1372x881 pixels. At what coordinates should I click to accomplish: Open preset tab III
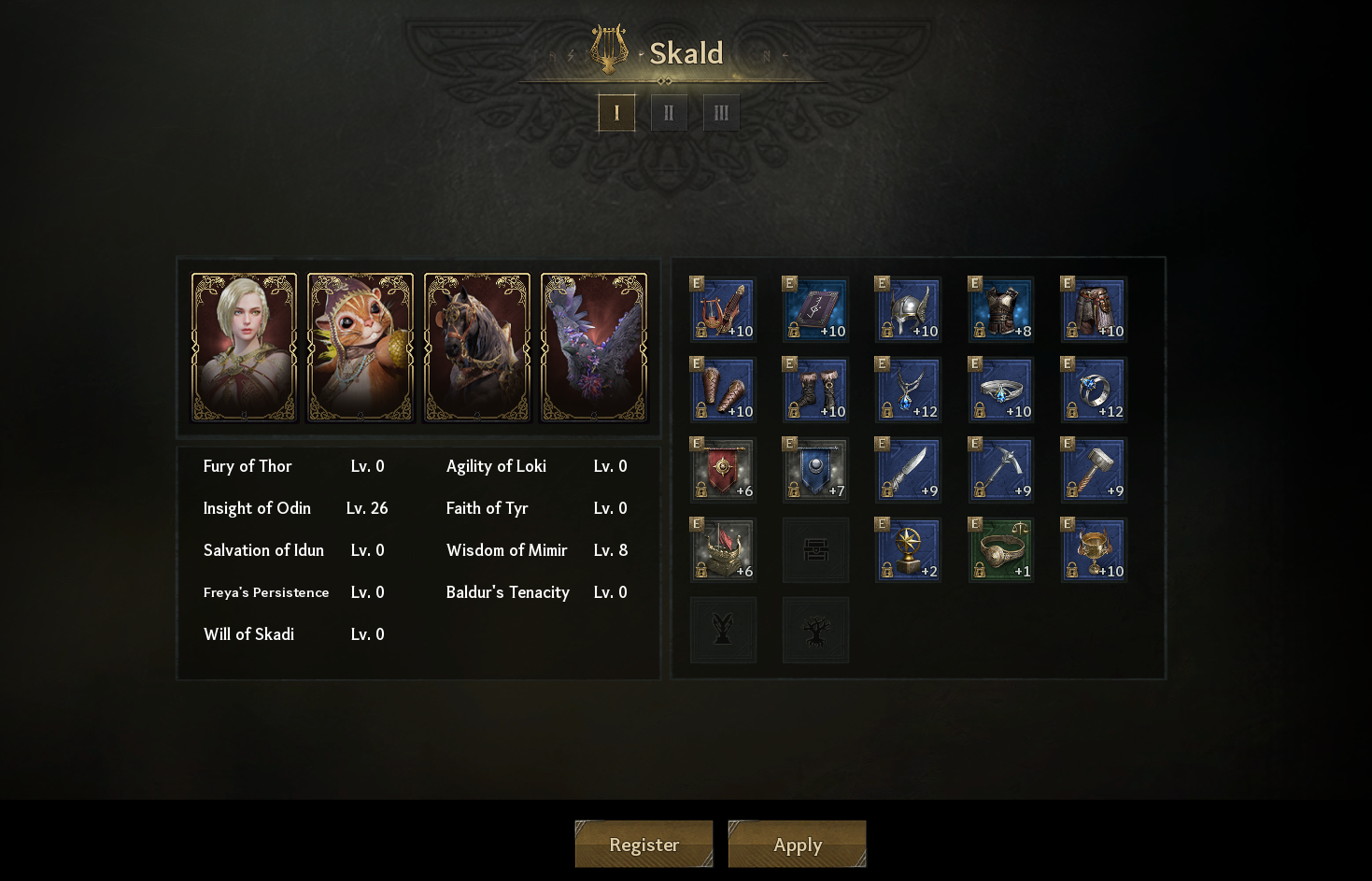click(721, 113)
